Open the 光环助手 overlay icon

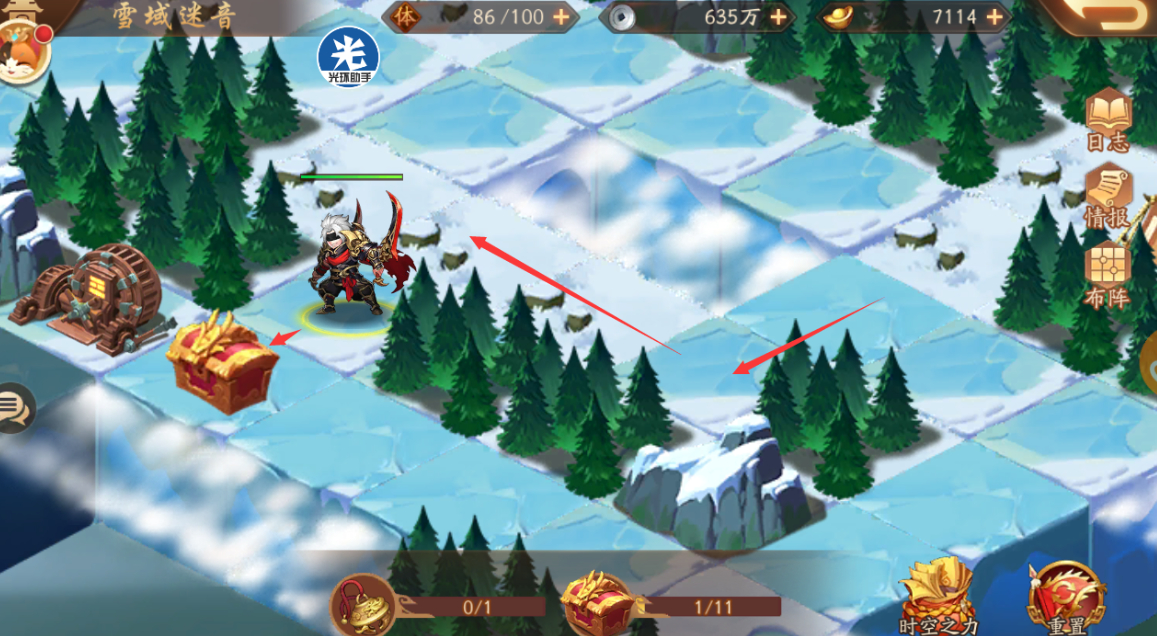click(348, 56)
